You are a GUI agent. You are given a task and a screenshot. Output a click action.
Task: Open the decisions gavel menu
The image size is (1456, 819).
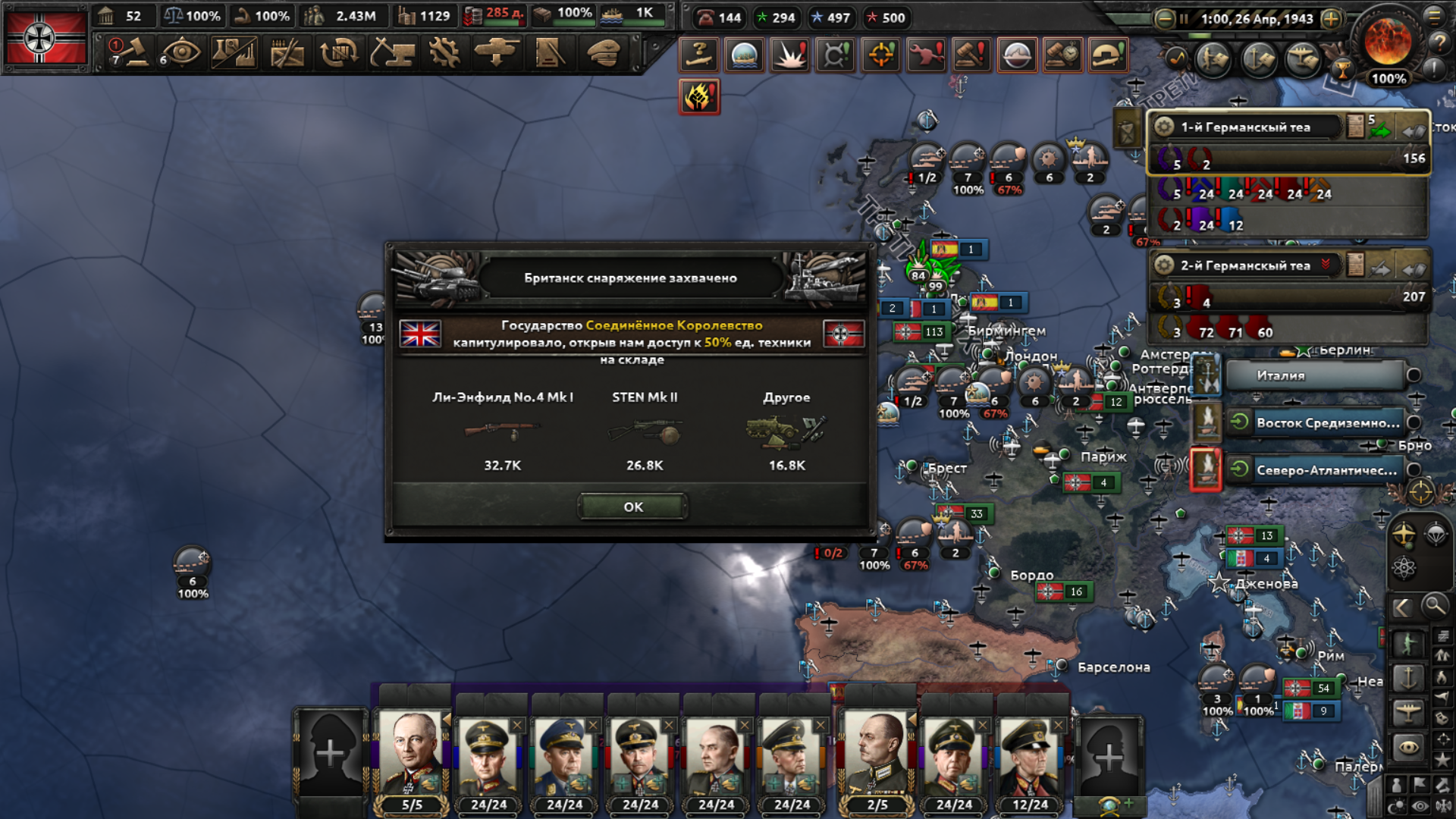point(130,53)
